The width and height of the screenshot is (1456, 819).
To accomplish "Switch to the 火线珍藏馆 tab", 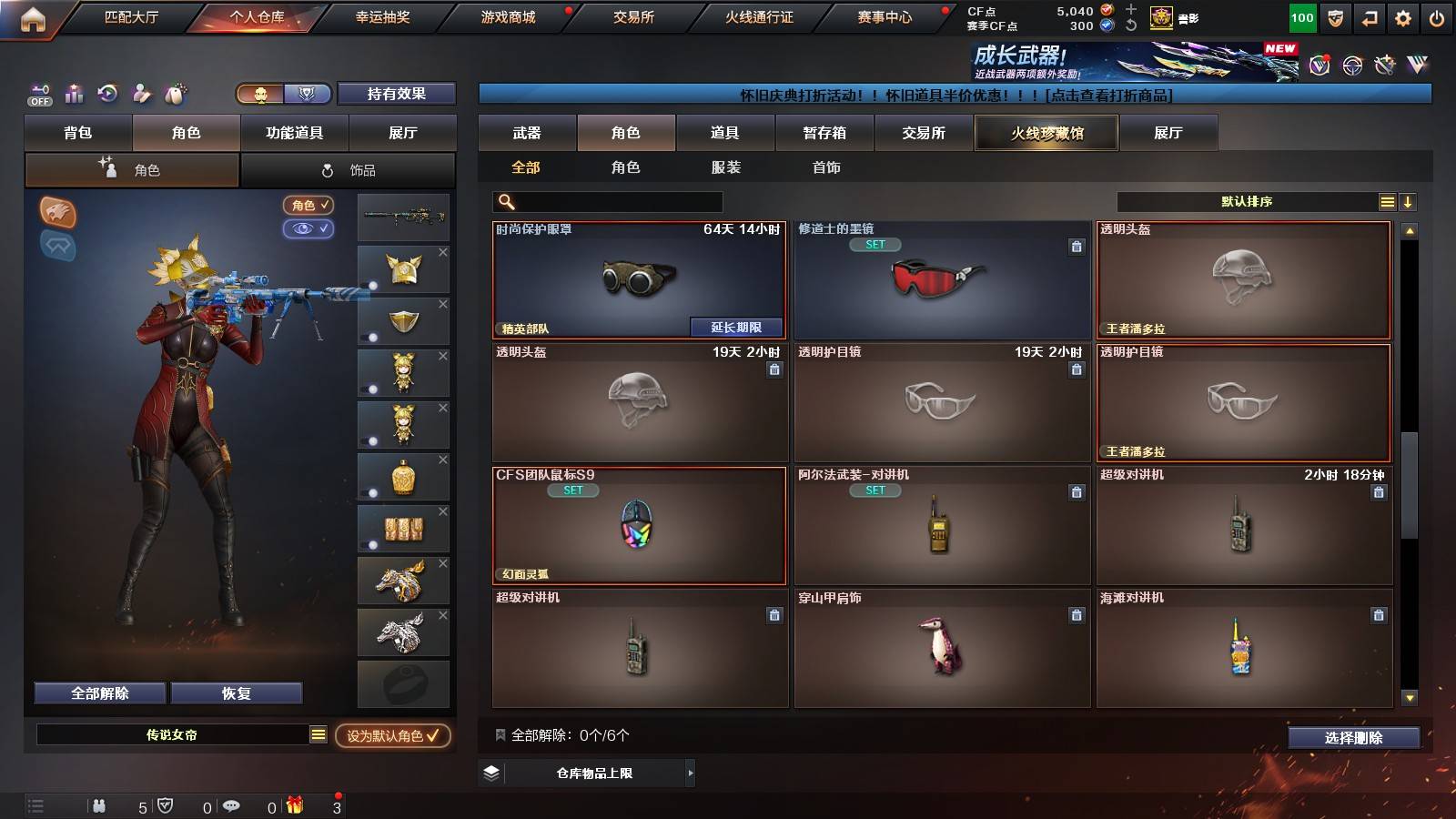I will (x=1046, y=133).
